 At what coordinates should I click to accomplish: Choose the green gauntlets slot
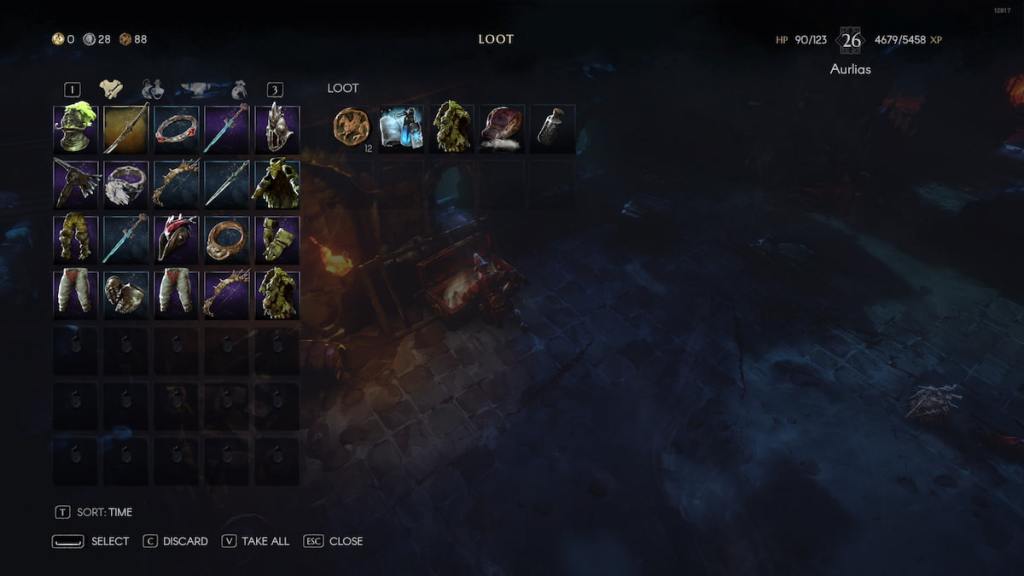click(x=277, y=239)
